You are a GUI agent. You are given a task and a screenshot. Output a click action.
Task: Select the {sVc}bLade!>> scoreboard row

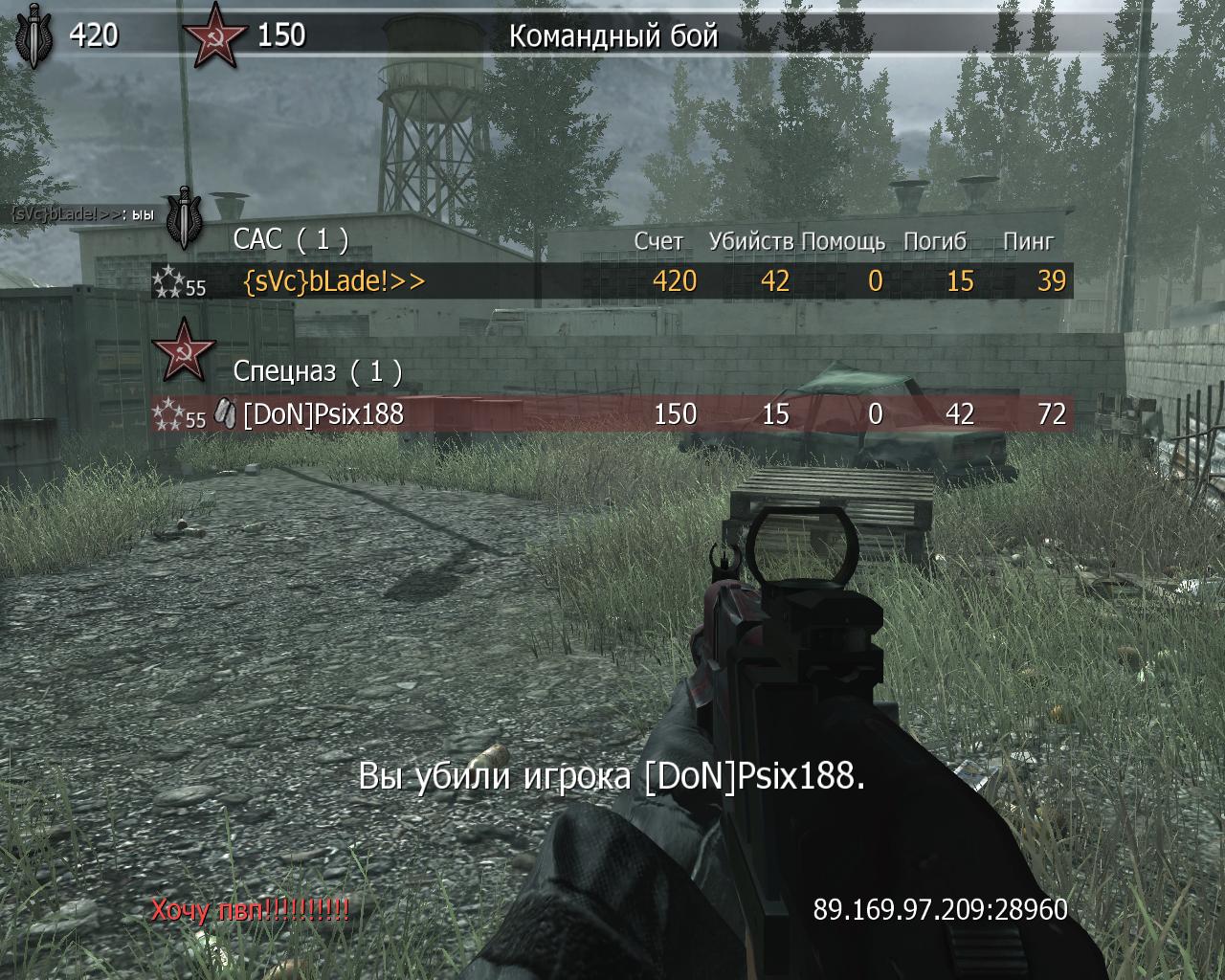pyautogui.click(x=611, y=281)
